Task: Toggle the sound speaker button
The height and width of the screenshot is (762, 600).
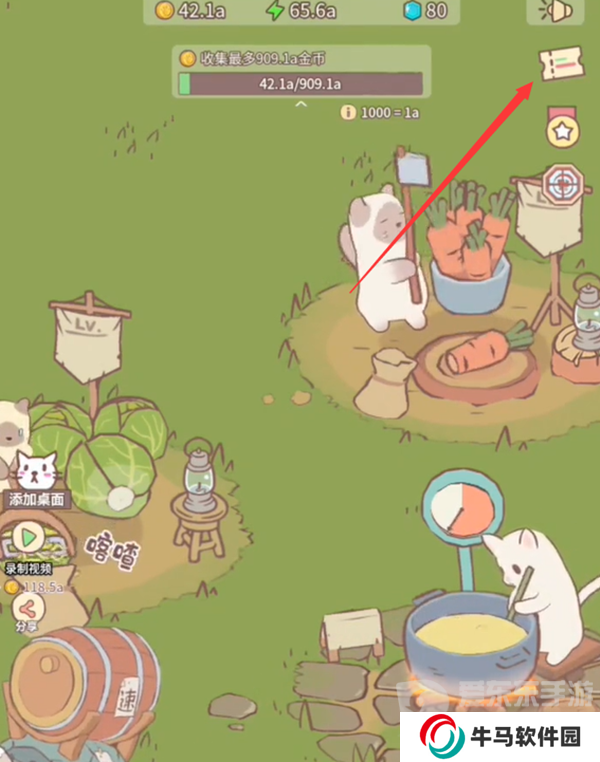Action: (555, 11)
